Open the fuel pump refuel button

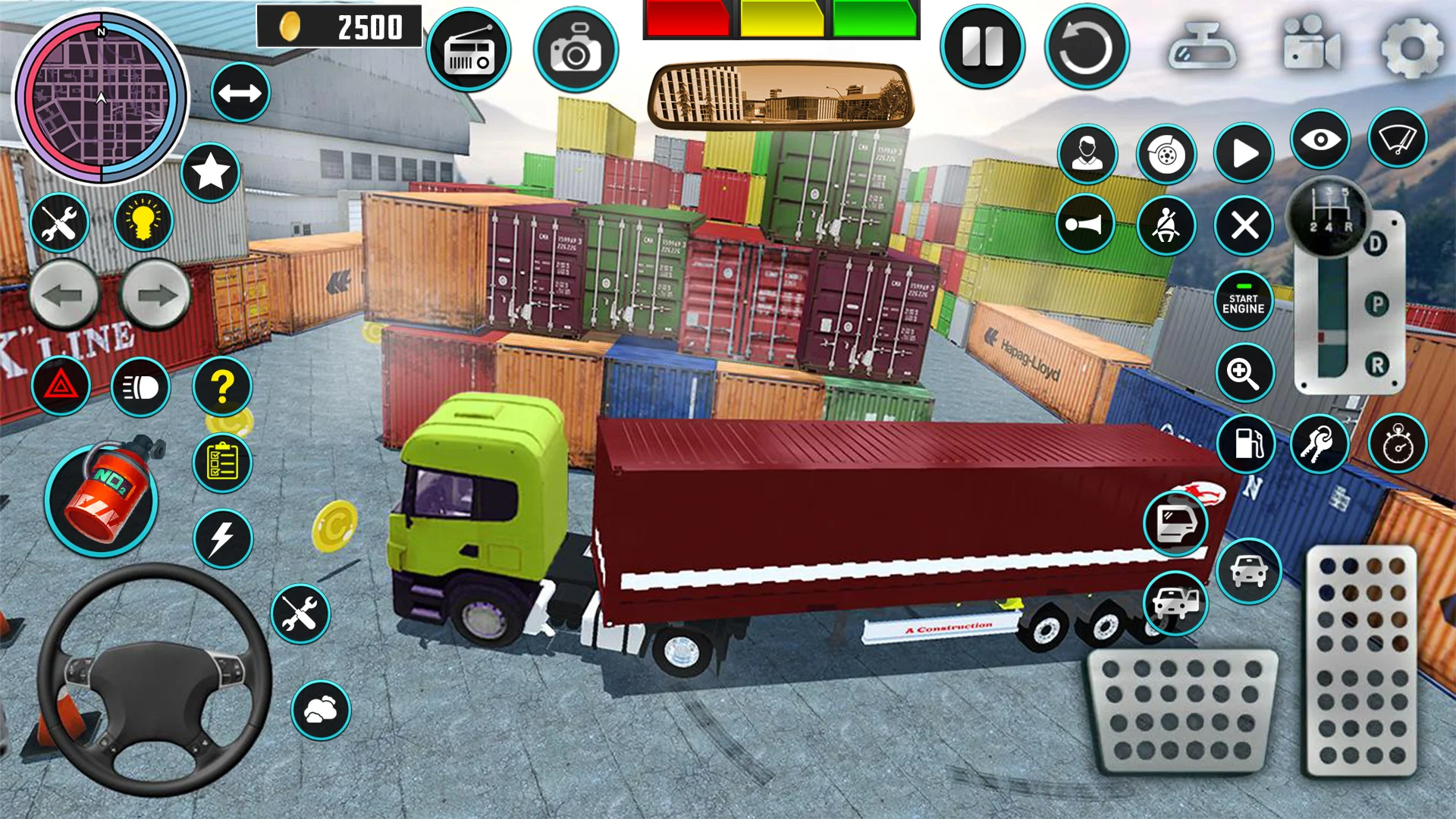1246,444
